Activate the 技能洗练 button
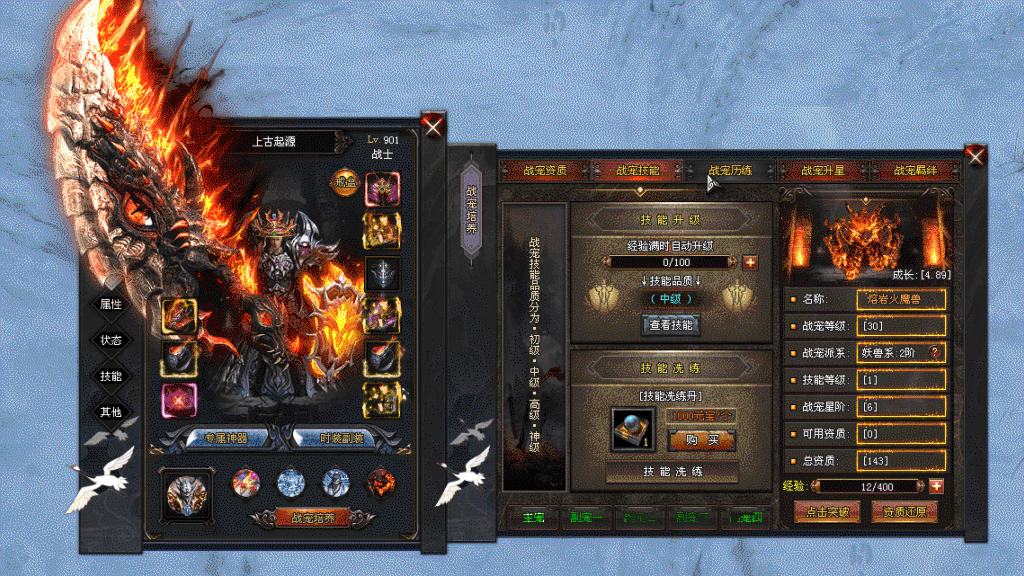The height and width of the screenshot is (576, 1024). click(672, 471)
